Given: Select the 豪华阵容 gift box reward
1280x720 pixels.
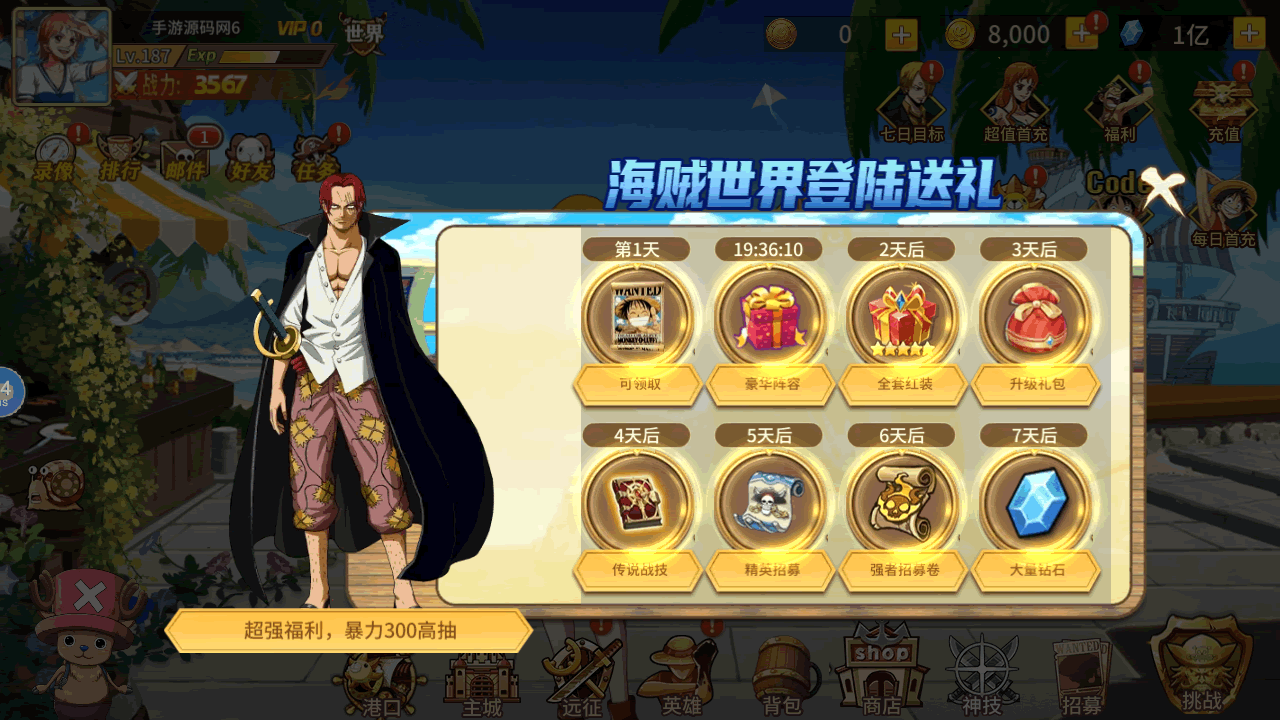Looking at the screenshot, I should [770, 317].
